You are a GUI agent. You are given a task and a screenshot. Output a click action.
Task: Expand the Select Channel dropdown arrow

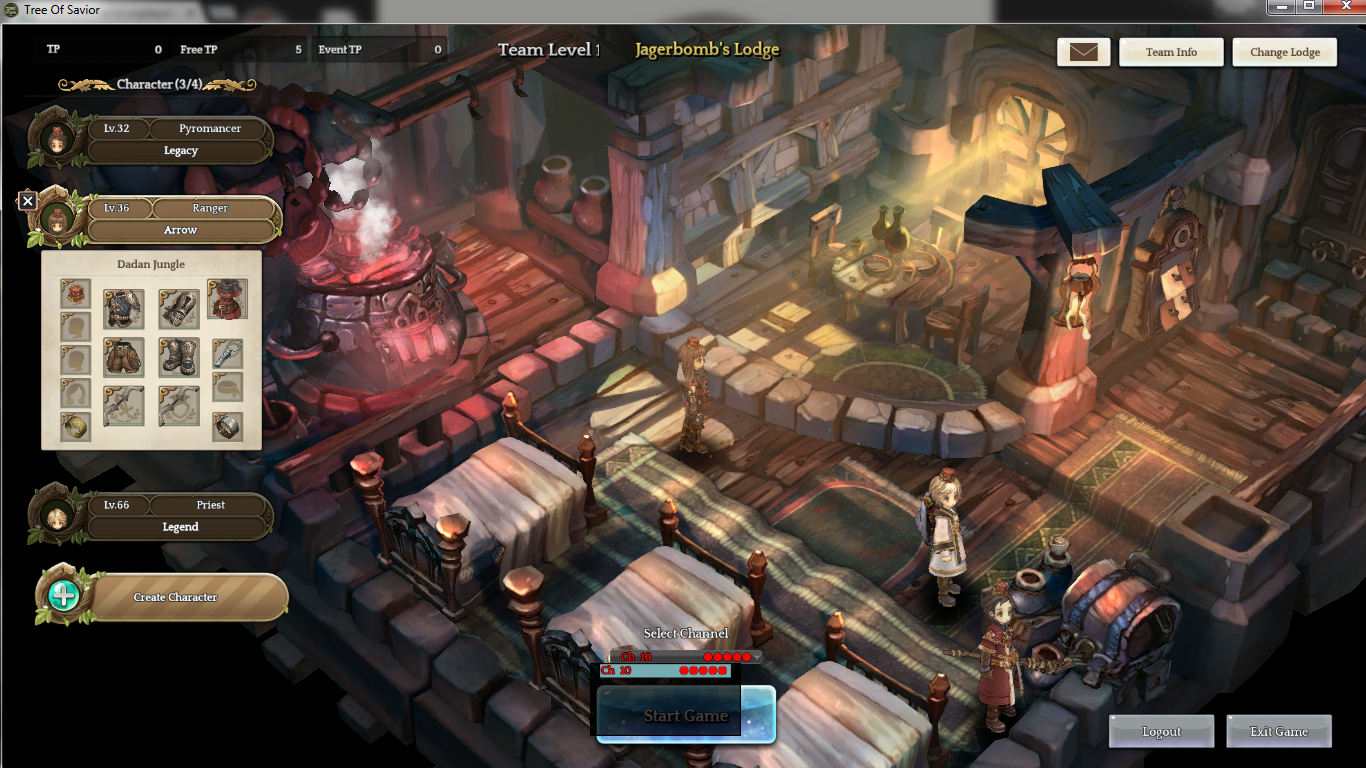pos(755,657)
